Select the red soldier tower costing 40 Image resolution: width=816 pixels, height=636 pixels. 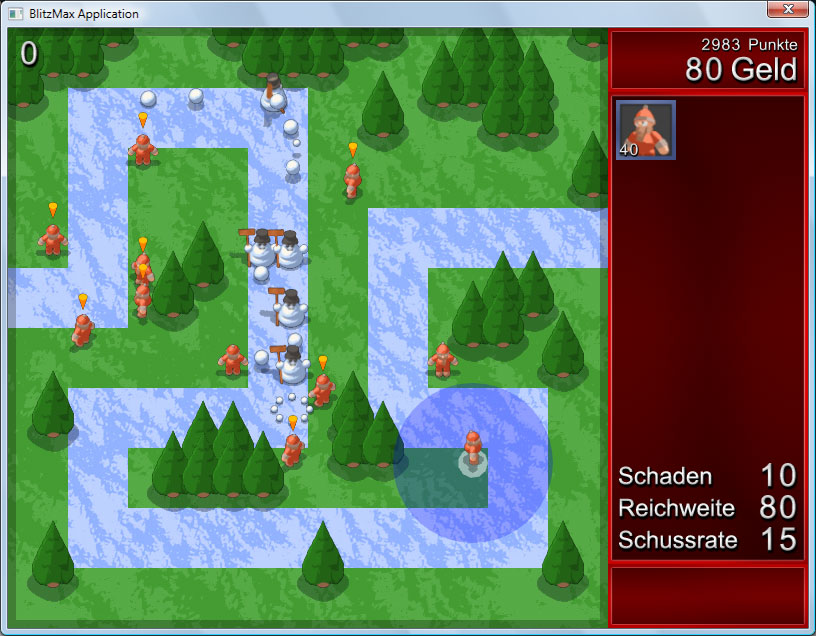tap(645, 130)
